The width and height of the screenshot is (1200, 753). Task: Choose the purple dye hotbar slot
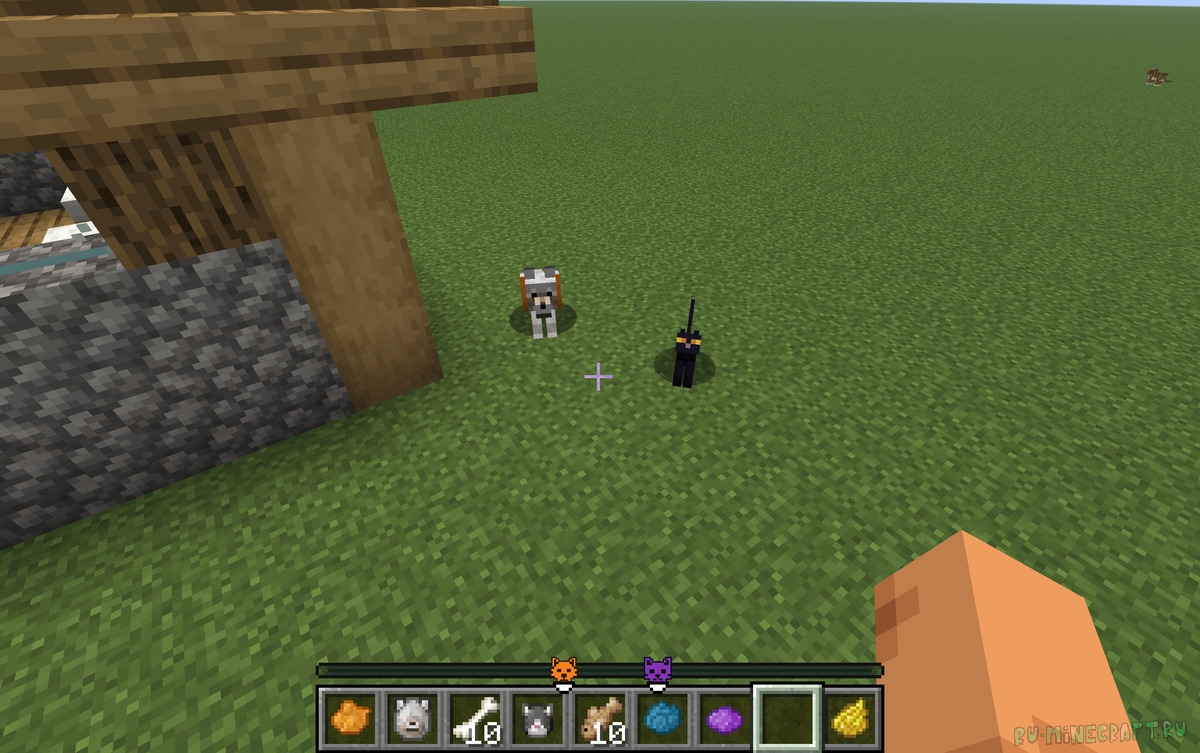723,717
